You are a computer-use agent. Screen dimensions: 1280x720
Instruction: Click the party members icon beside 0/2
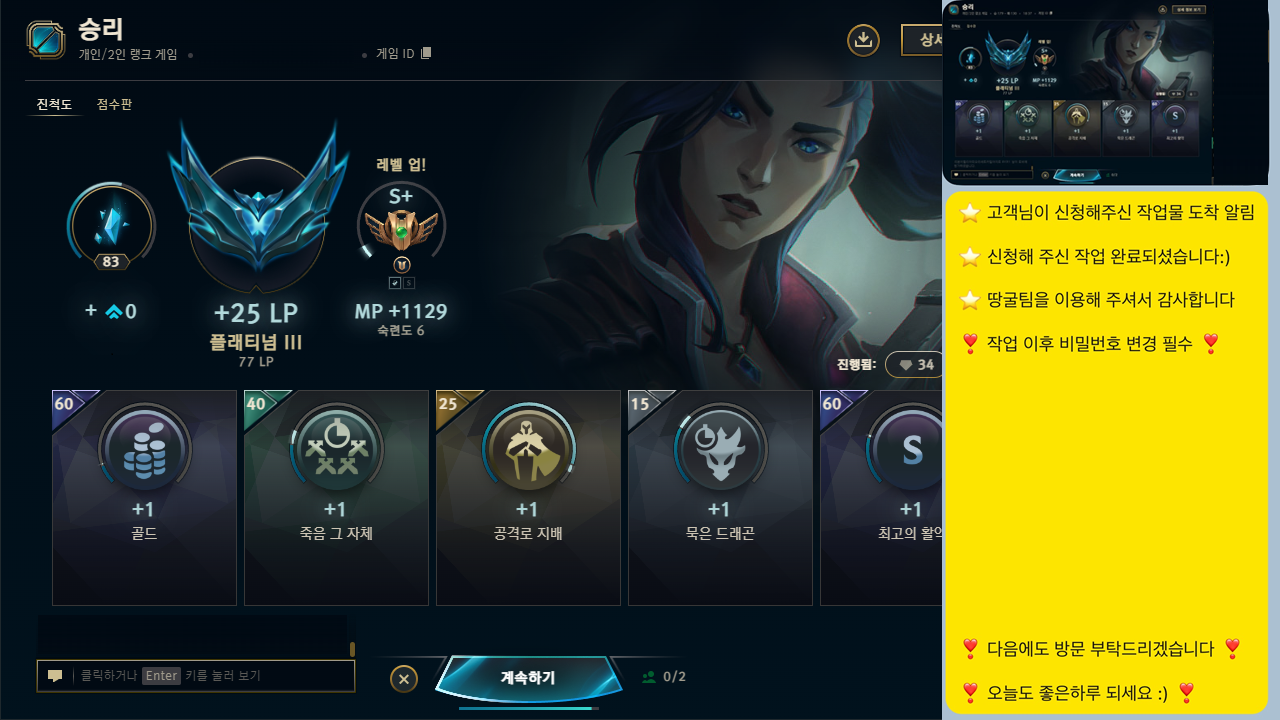click(x=648, y=676)
